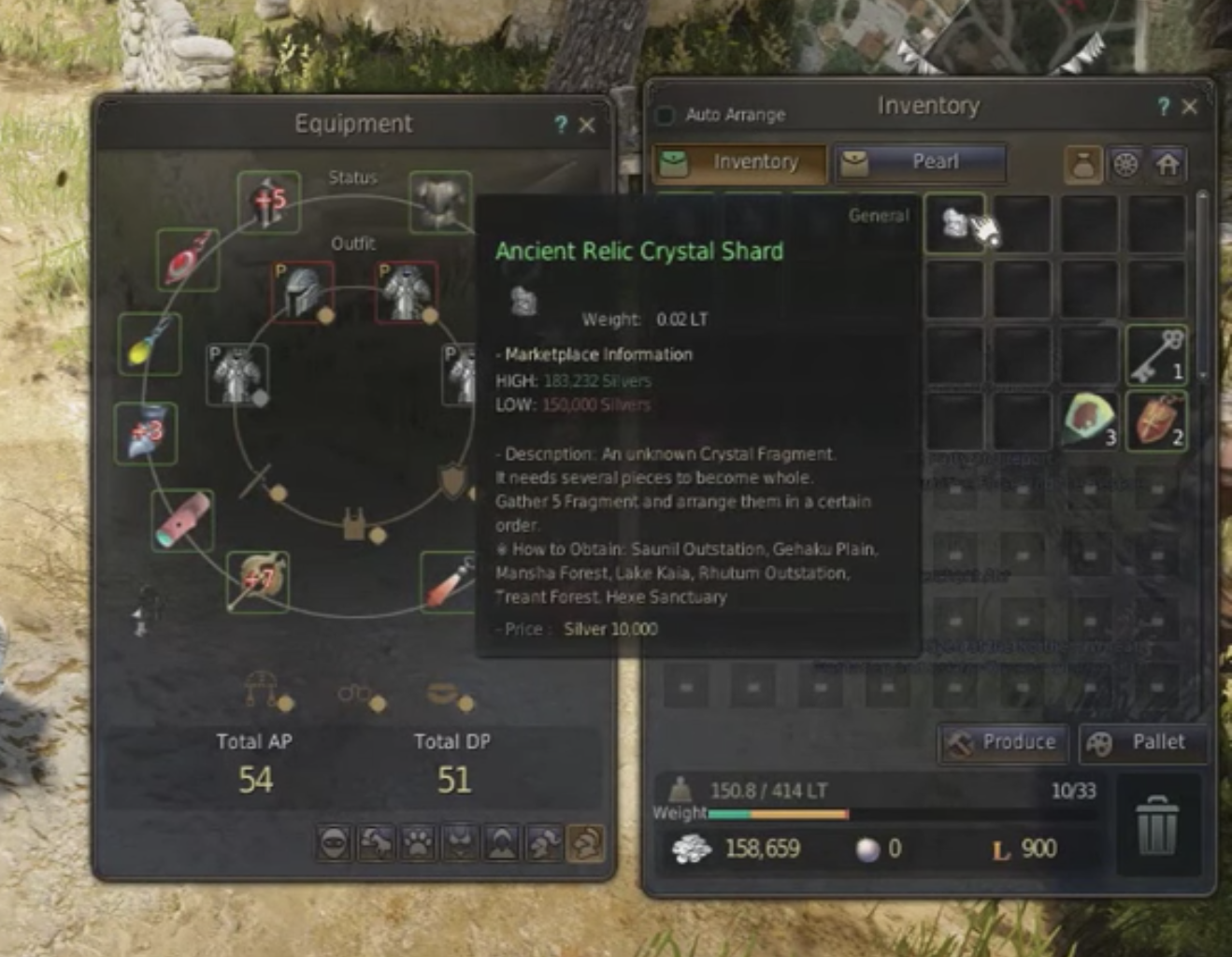This screenshot has width=1232, height=957.
Task: Close the Inventory window
Action: pos(1190,107)
